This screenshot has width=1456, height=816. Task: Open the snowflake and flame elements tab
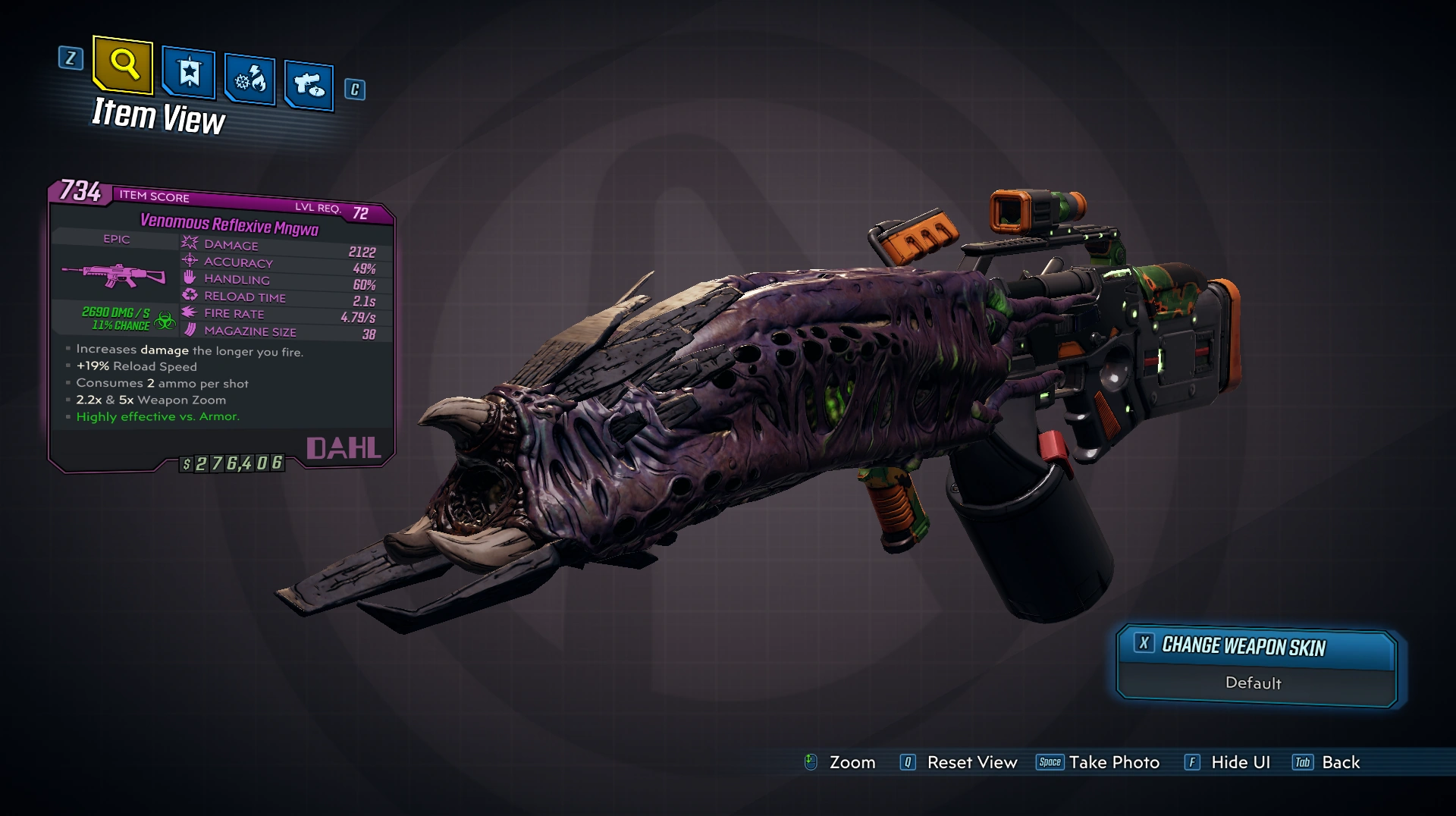point(249,79)
